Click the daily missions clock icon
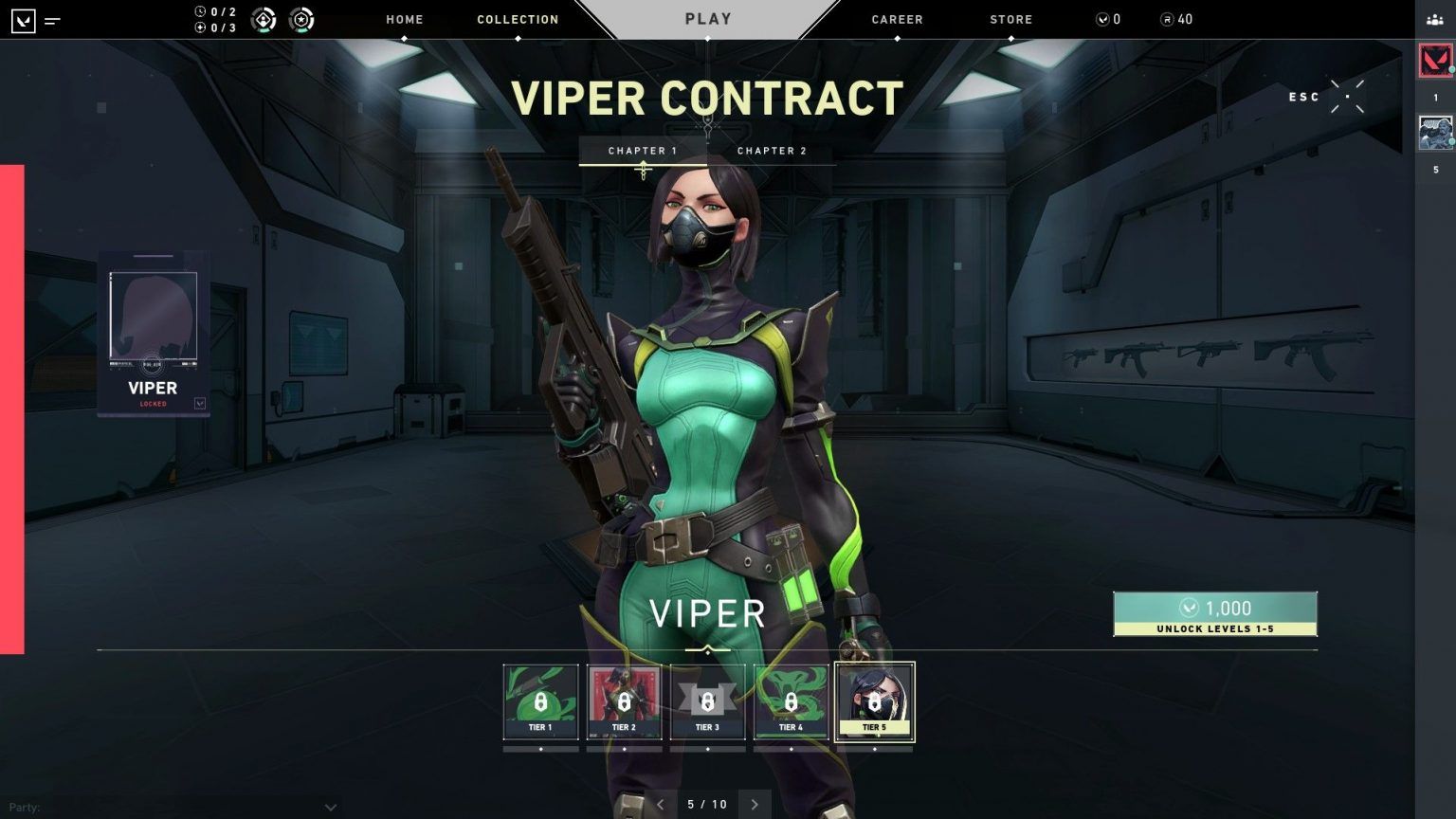Image resolution: width=1456 pixels, height=819 pixels. point(200,12)
